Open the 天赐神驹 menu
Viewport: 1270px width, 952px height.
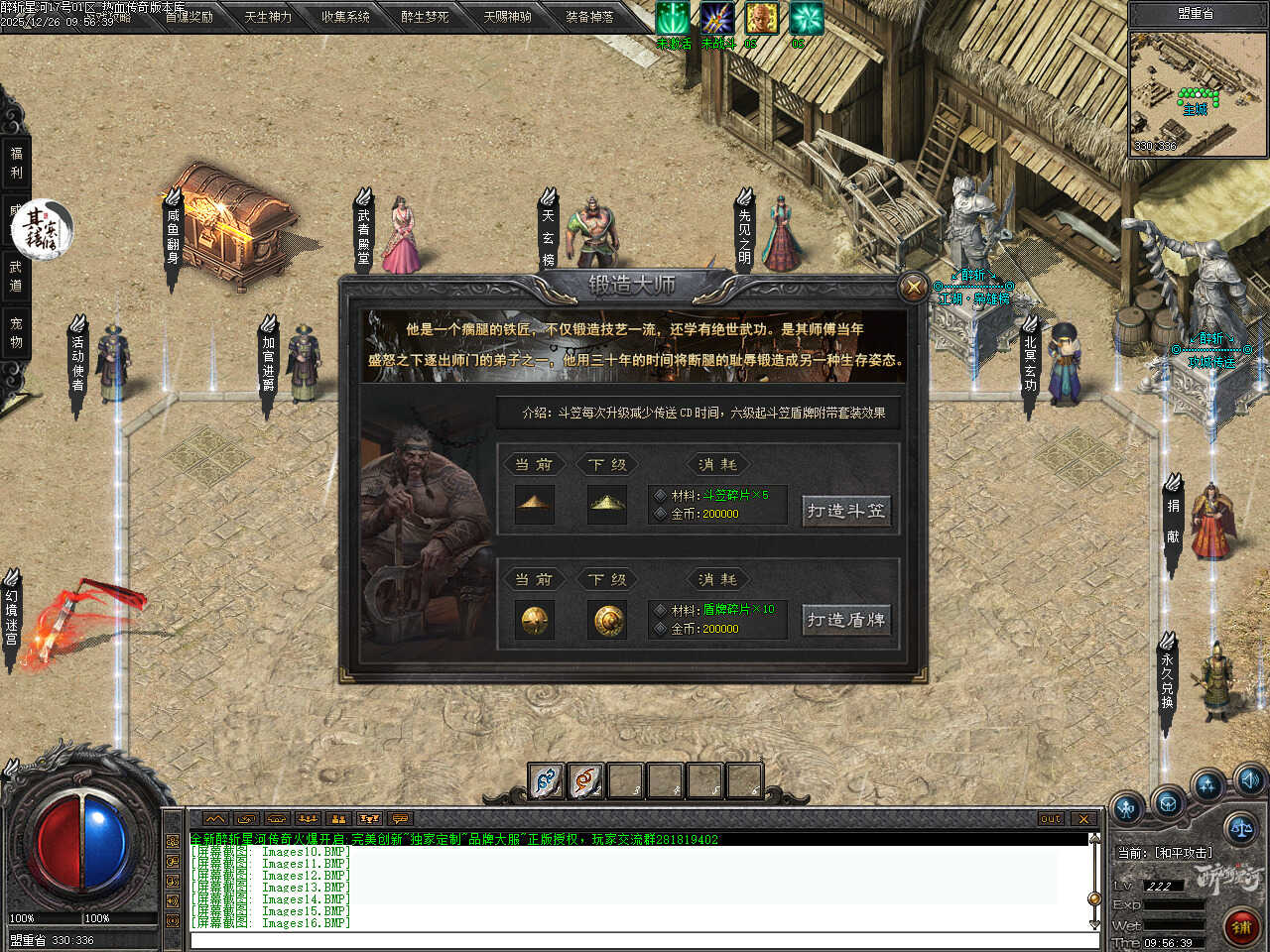(507, 17)
